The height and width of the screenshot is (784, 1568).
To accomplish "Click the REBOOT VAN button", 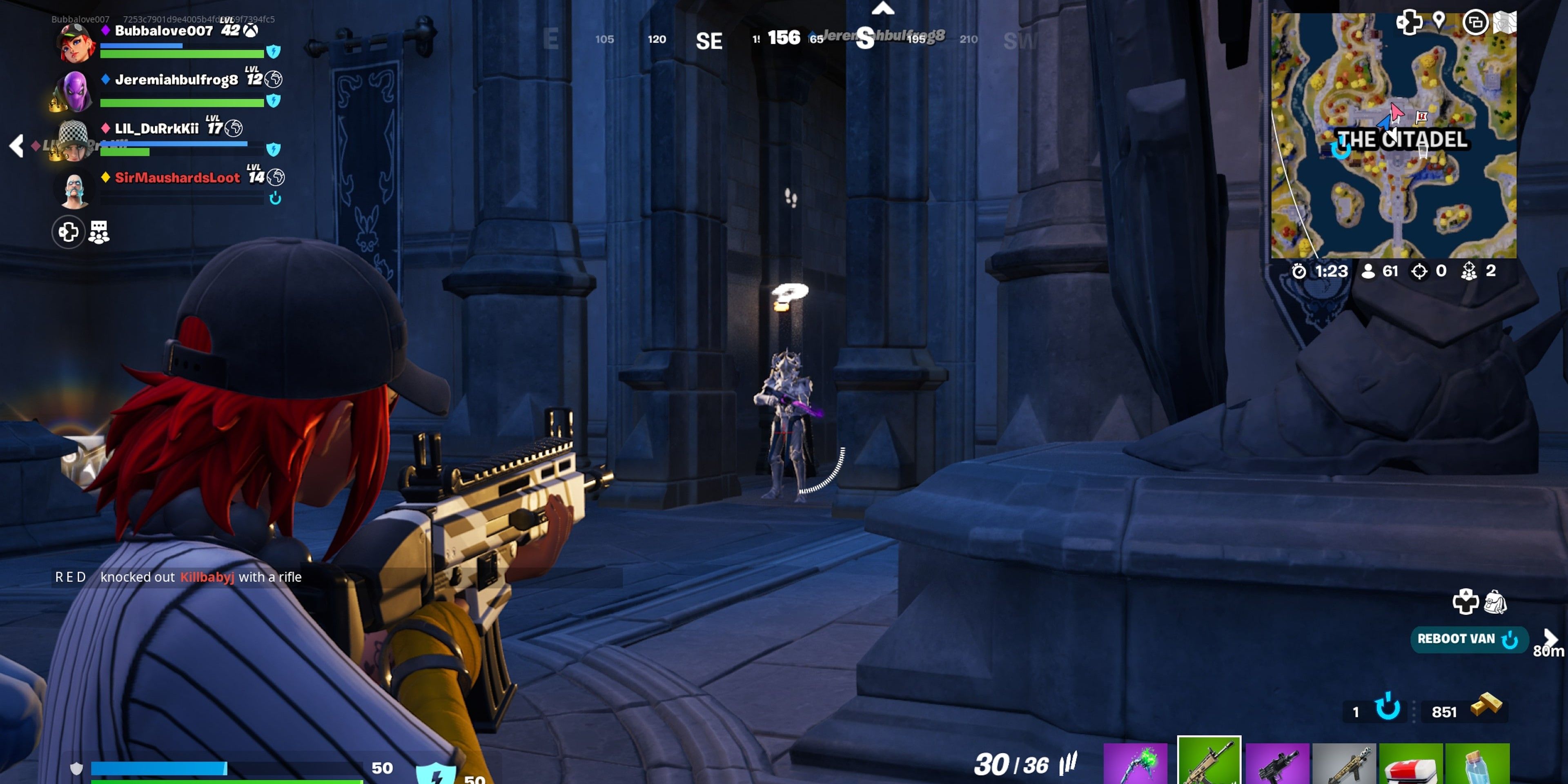I will click(1470, 639).
